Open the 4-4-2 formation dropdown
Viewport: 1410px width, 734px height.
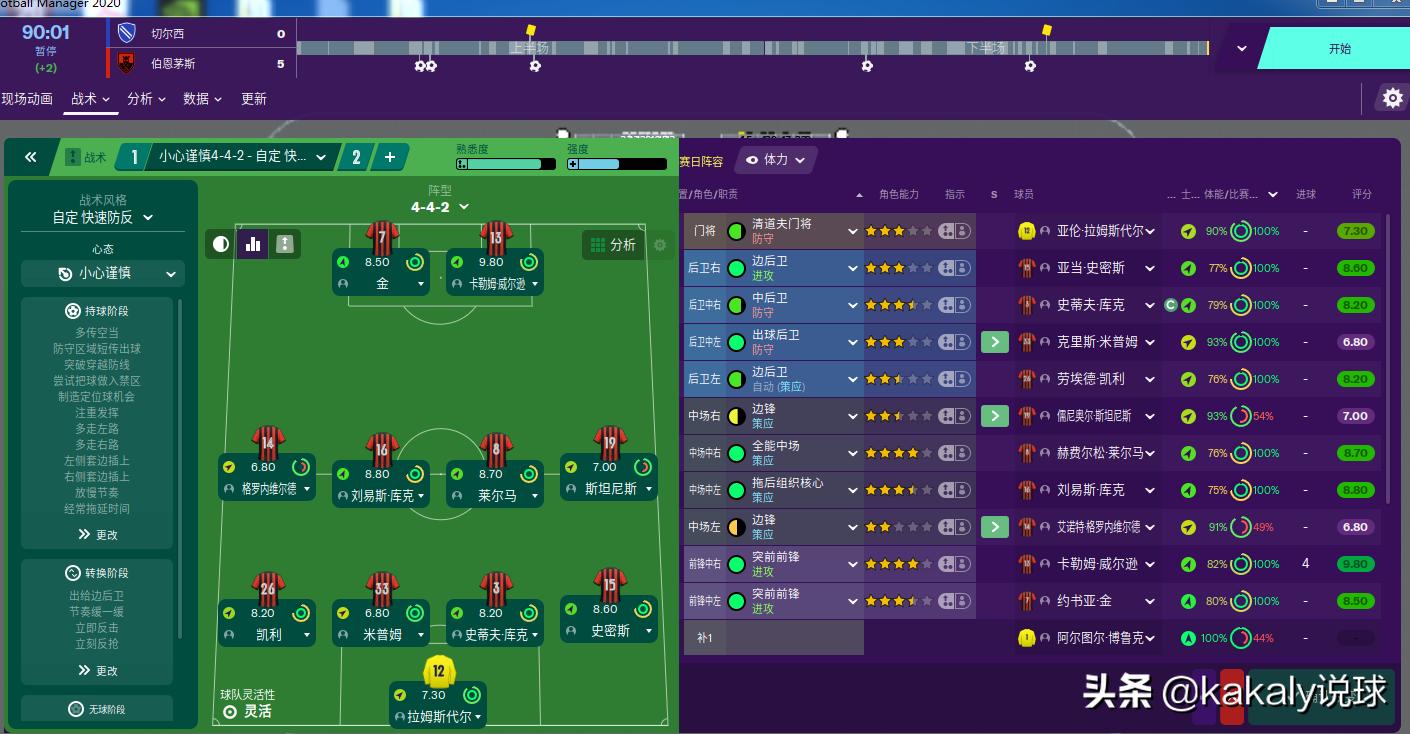tap(440, 206)
